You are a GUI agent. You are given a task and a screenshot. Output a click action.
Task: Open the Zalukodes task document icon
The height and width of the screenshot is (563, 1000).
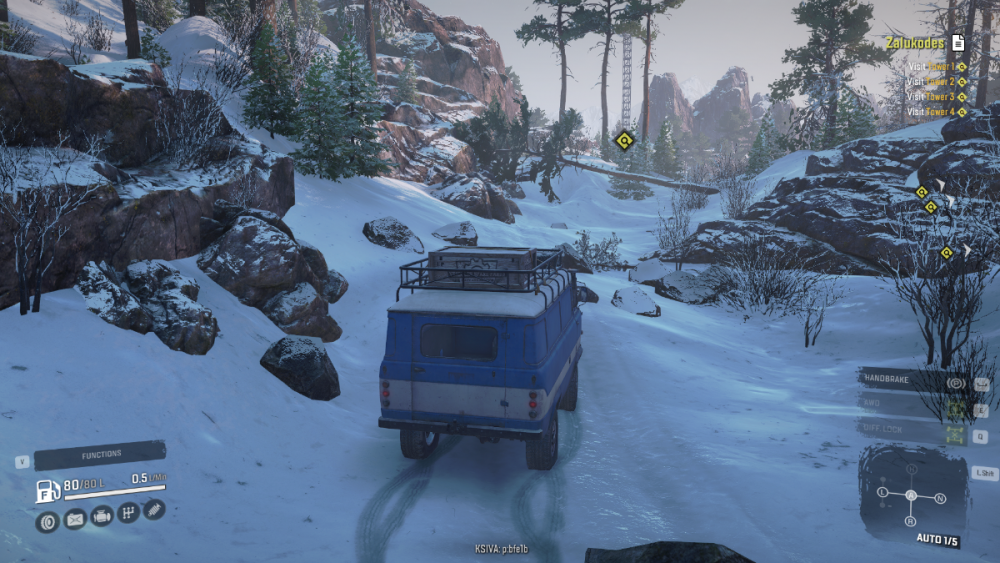958,42
